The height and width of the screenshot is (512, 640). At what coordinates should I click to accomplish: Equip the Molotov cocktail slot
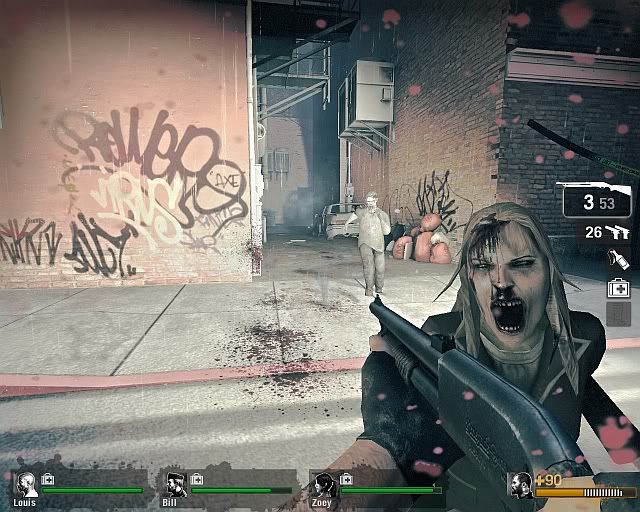pos(619,260)
